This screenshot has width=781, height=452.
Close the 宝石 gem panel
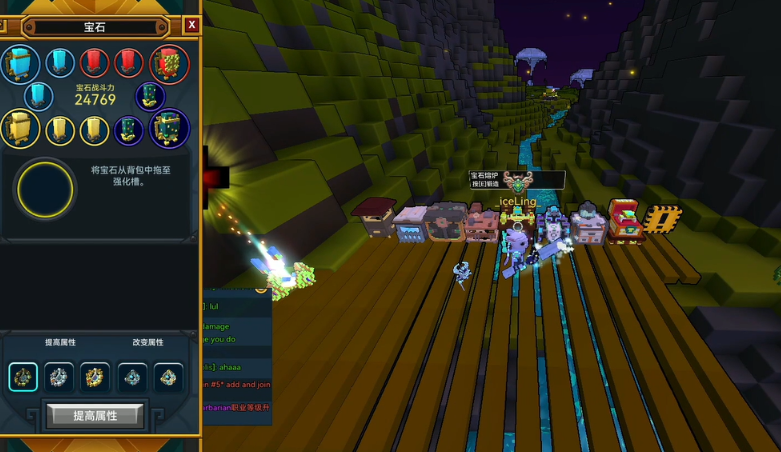[191, 25]
